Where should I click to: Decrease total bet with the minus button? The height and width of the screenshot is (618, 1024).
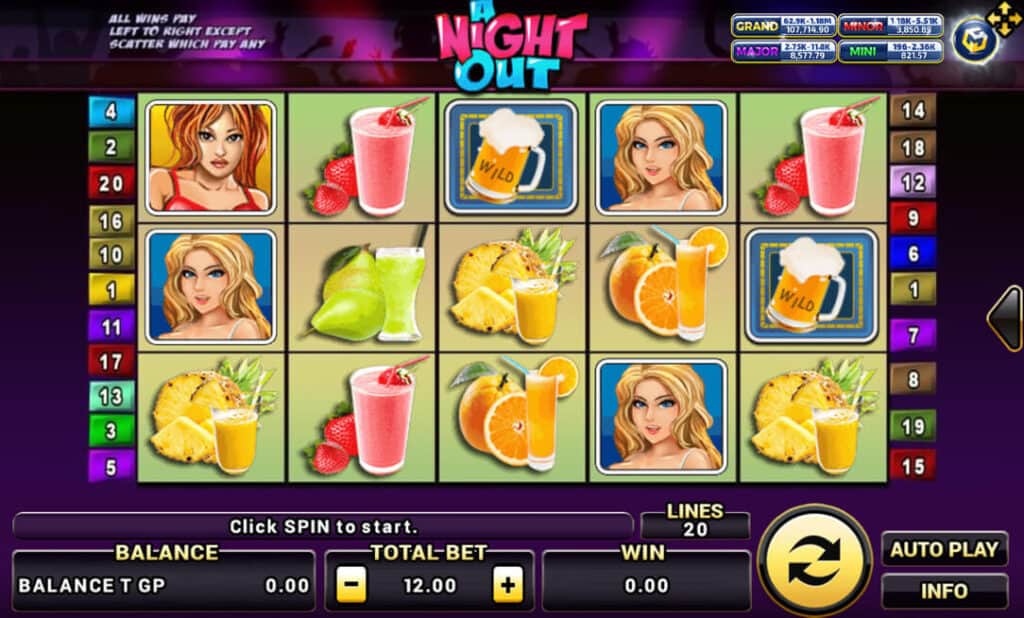pos(351,586)
